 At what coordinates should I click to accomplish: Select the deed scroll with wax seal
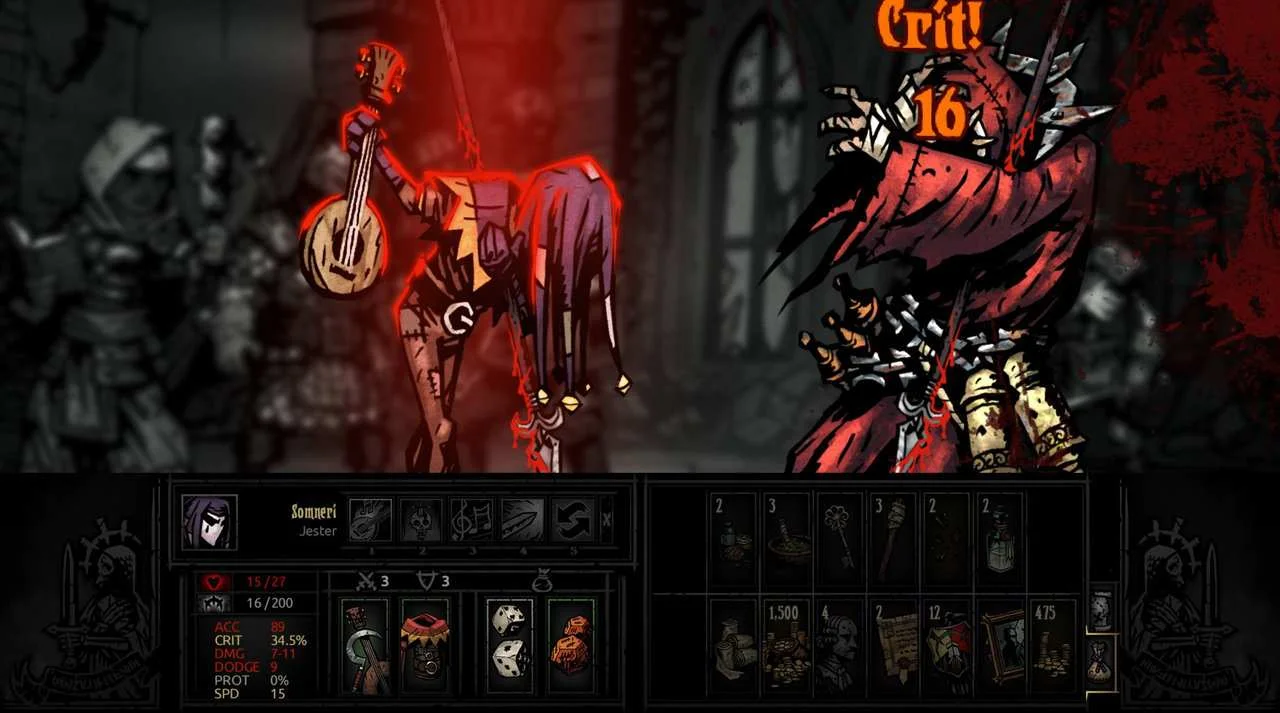(x=893, y=647)
